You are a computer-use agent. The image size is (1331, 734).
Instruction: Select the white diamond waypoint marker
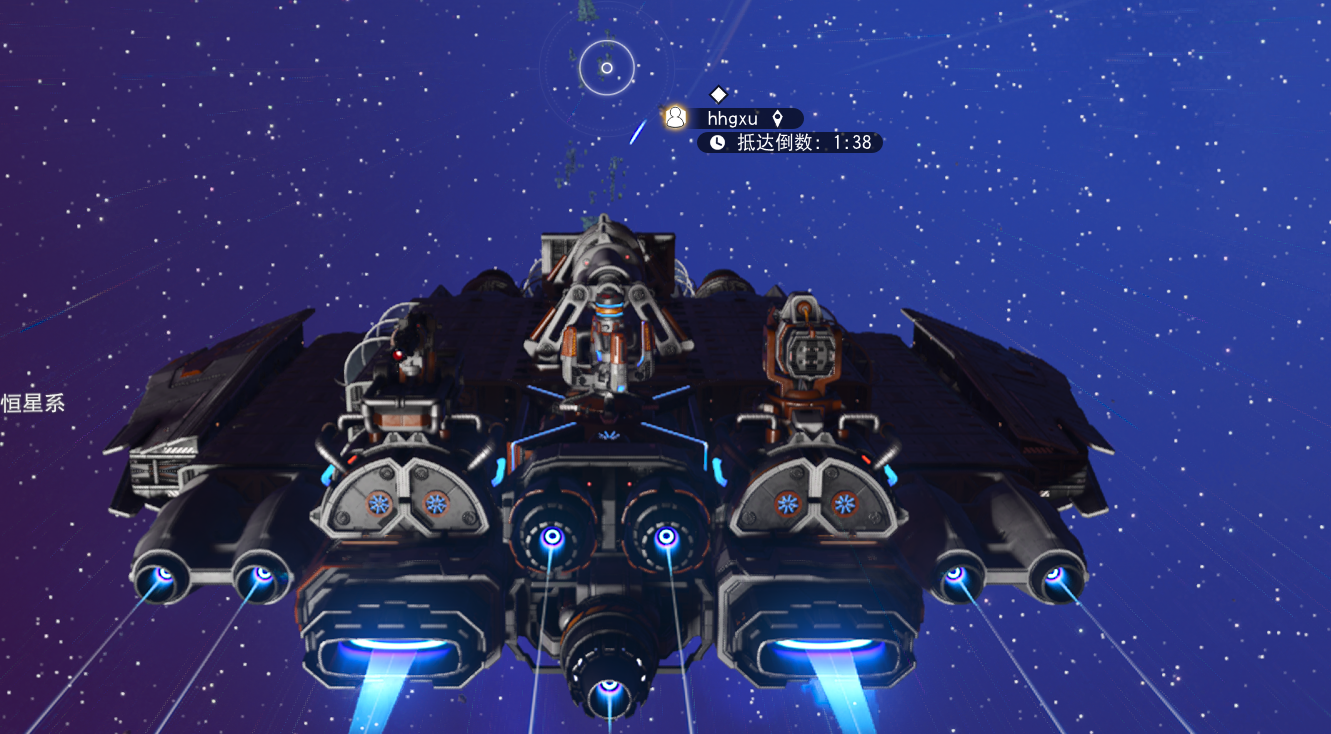(x=718, y=94)
